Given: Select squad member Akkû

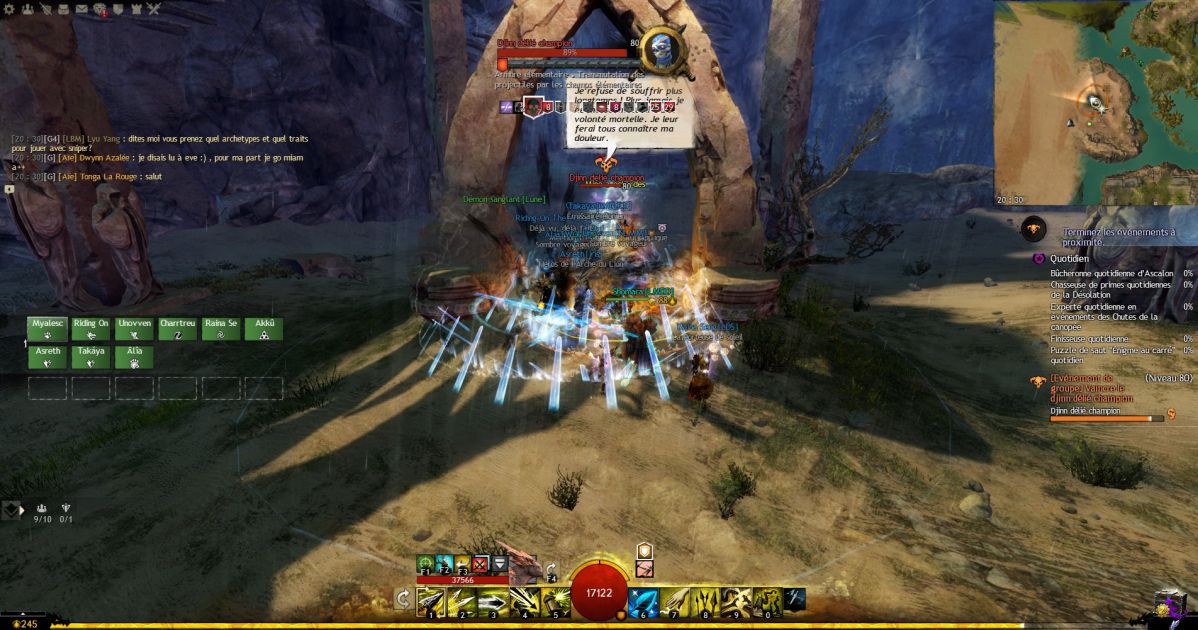Looking at the screenshot, I should (263, 329).
